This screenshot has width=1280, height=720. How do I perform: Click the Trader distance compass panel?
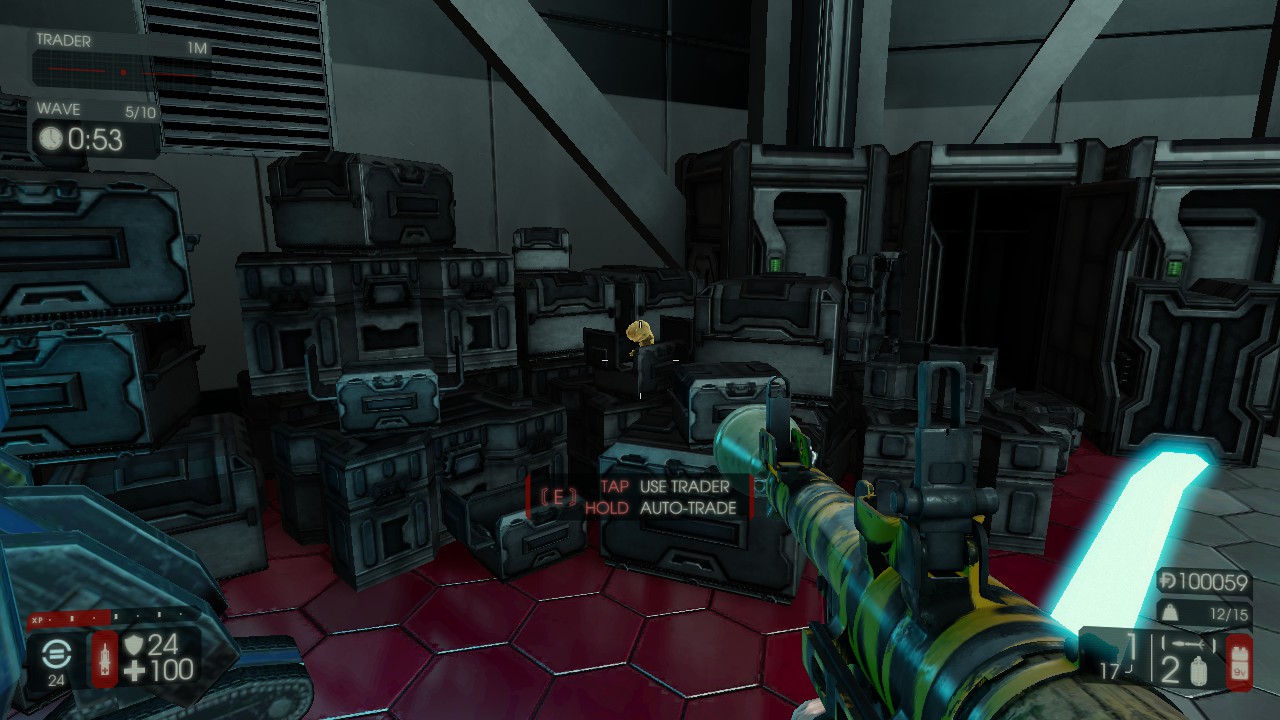click(120, 62)
